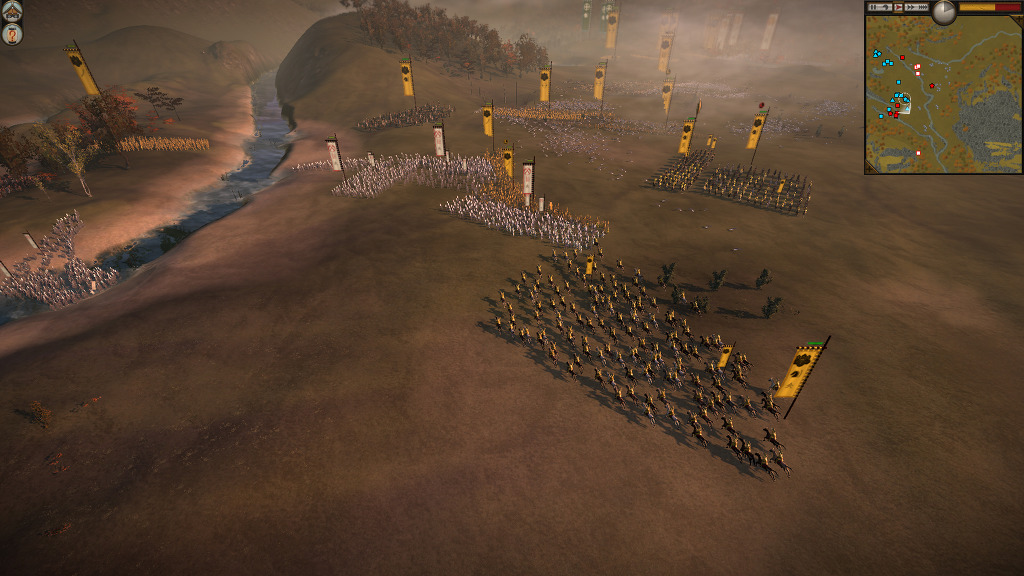
Task: Activate the fast-forward battle speed
Action: pyautogui.click(x=910, y=7)
